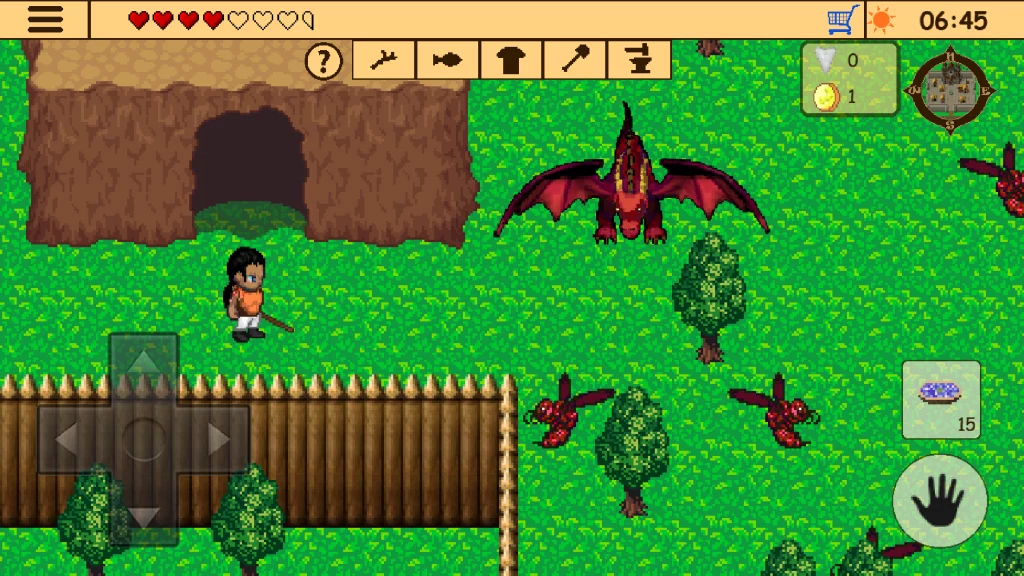Use the blue pie item slot
This screenshot has width=1024, height=576.
[x=941, y=400]
